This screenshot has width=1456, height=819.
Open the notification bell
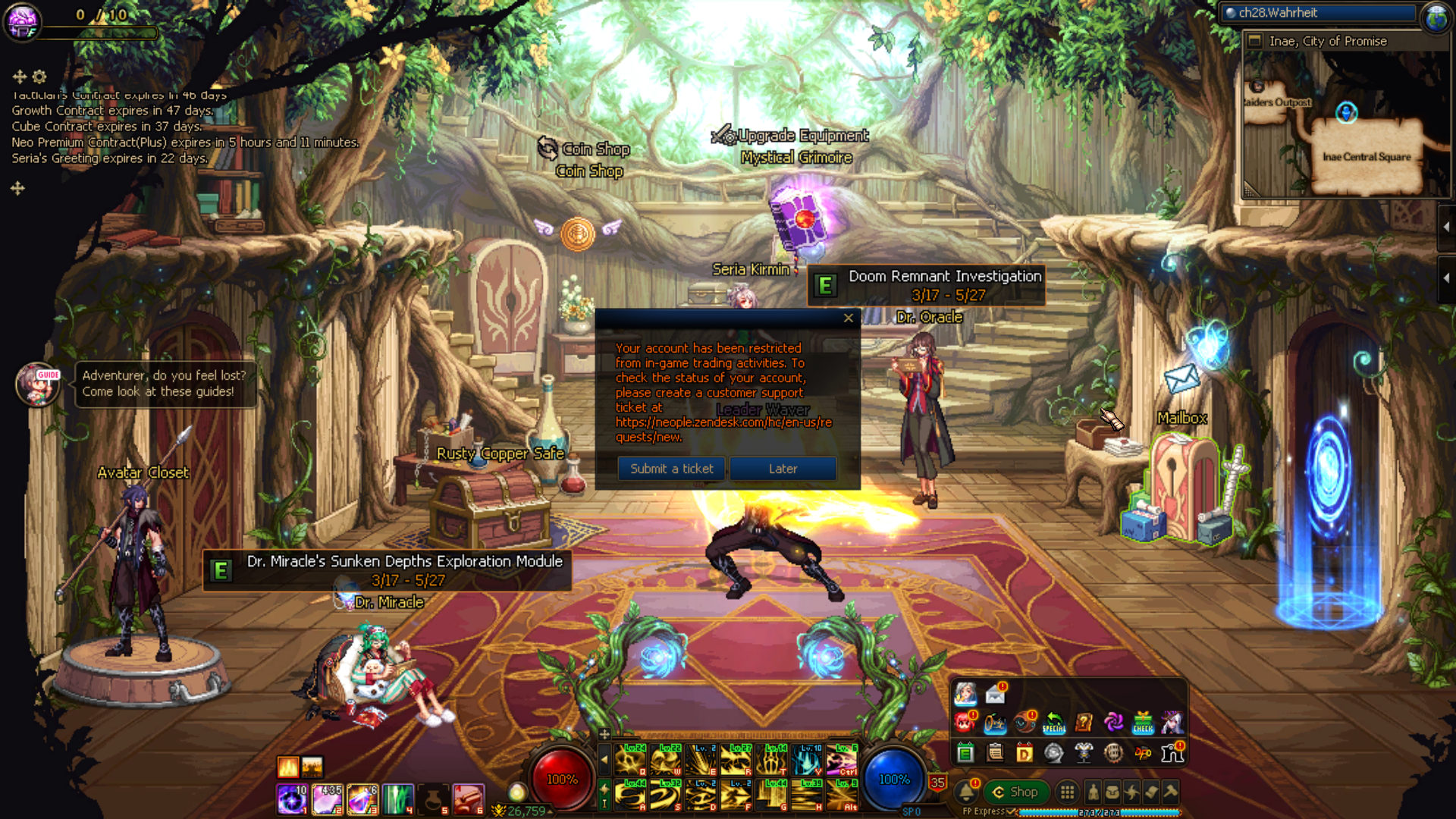point(967,792)
